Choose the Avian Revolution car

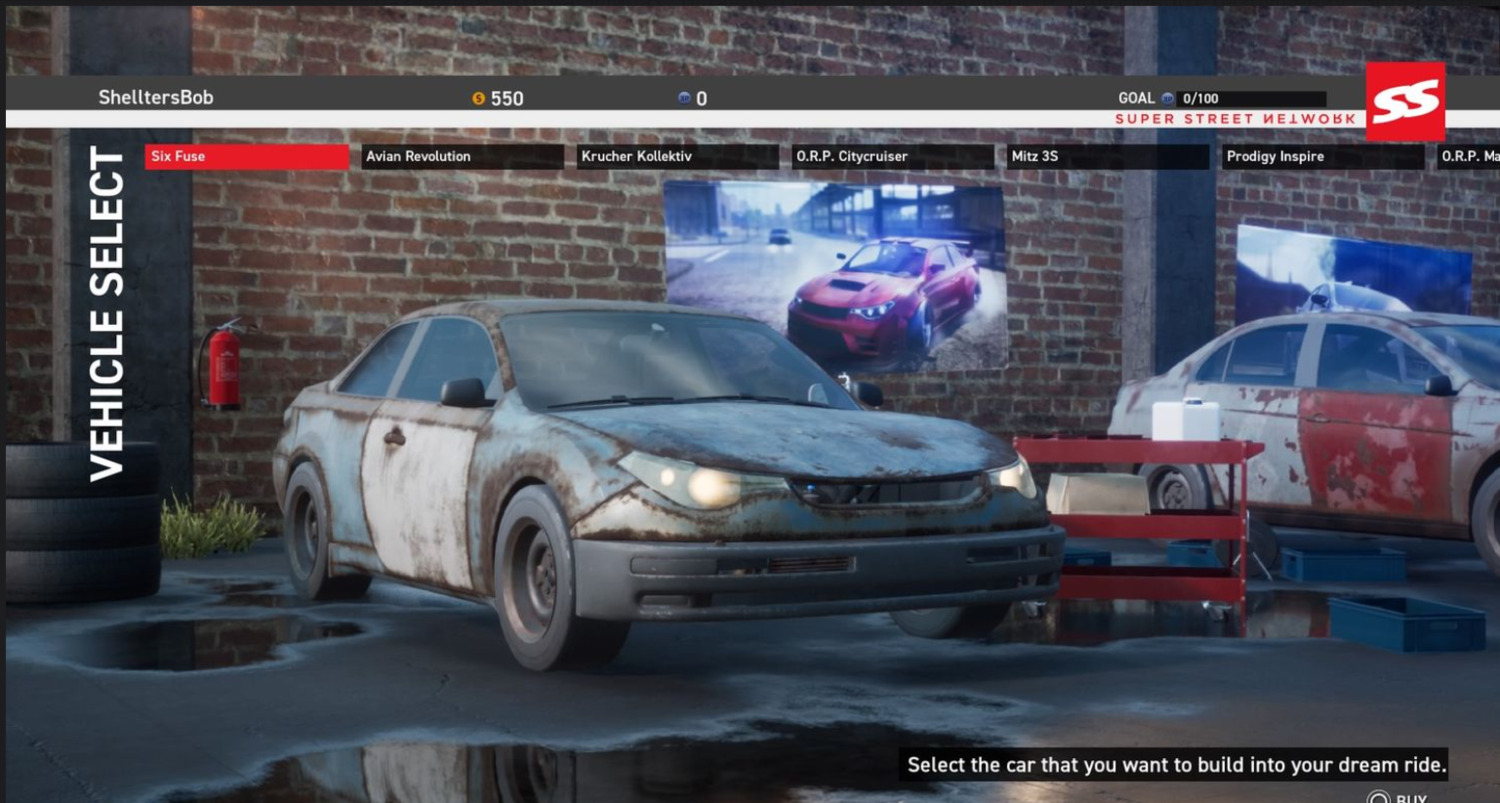(462, 157)
